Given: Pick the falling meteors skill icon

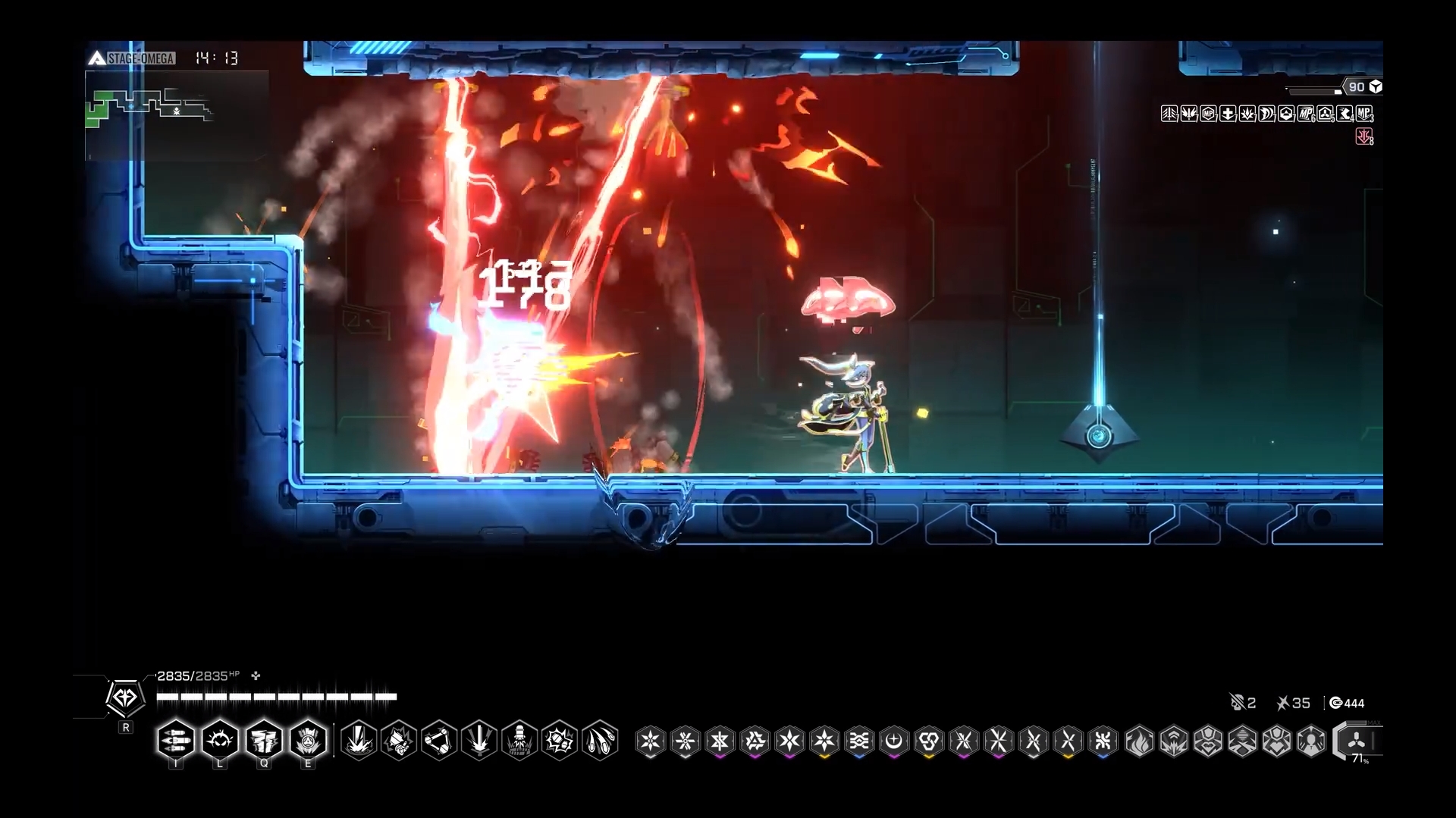Looking at the screenshot, I should [600, 741].
